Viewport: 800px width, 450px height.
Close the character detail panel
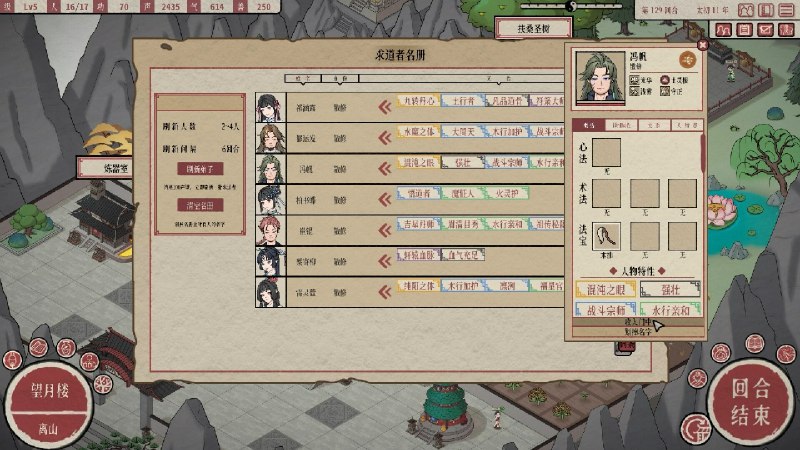(x=702, y=45)
